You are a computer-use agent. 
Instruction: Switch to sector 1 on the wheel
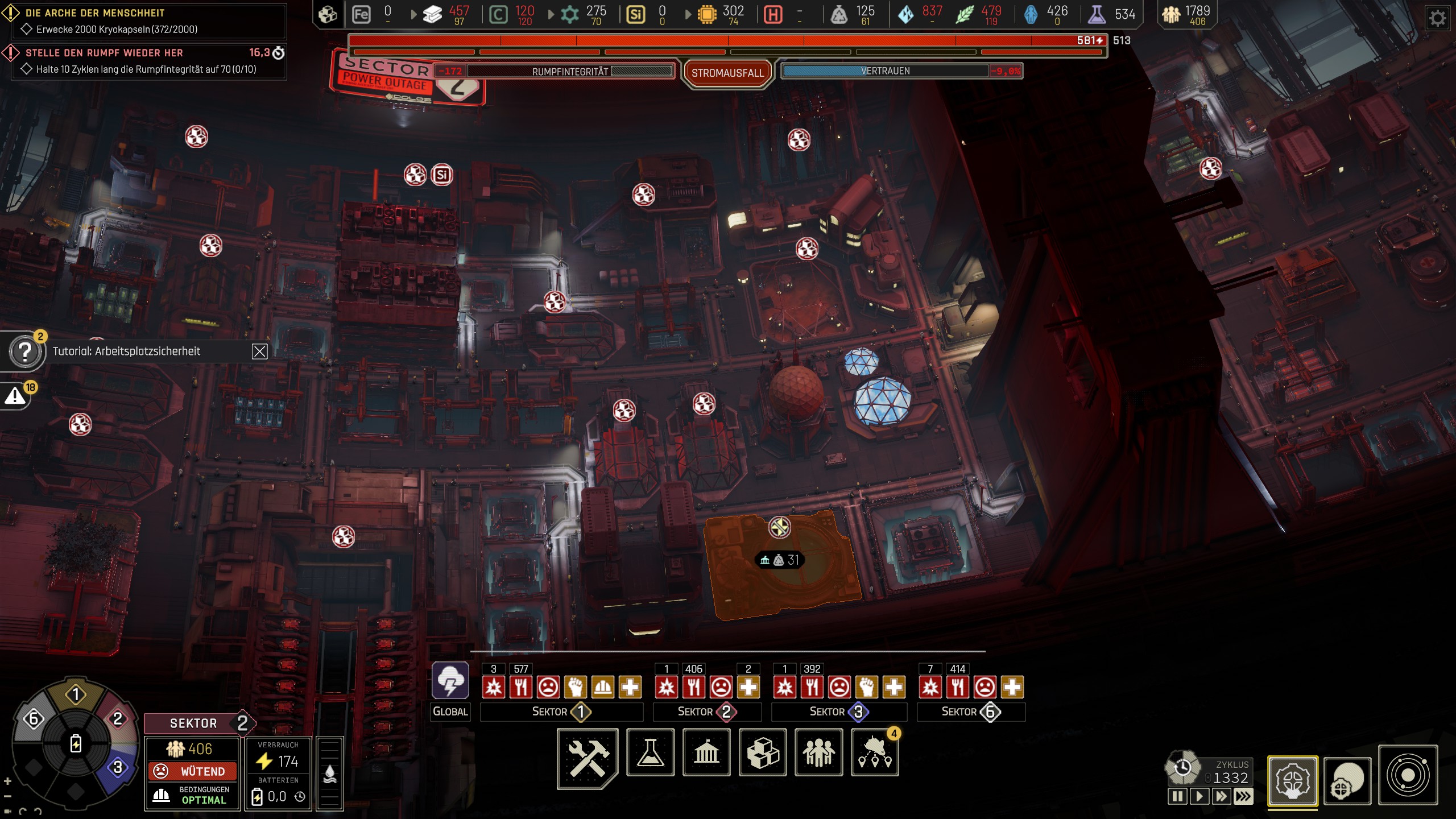tap(76, 694)
